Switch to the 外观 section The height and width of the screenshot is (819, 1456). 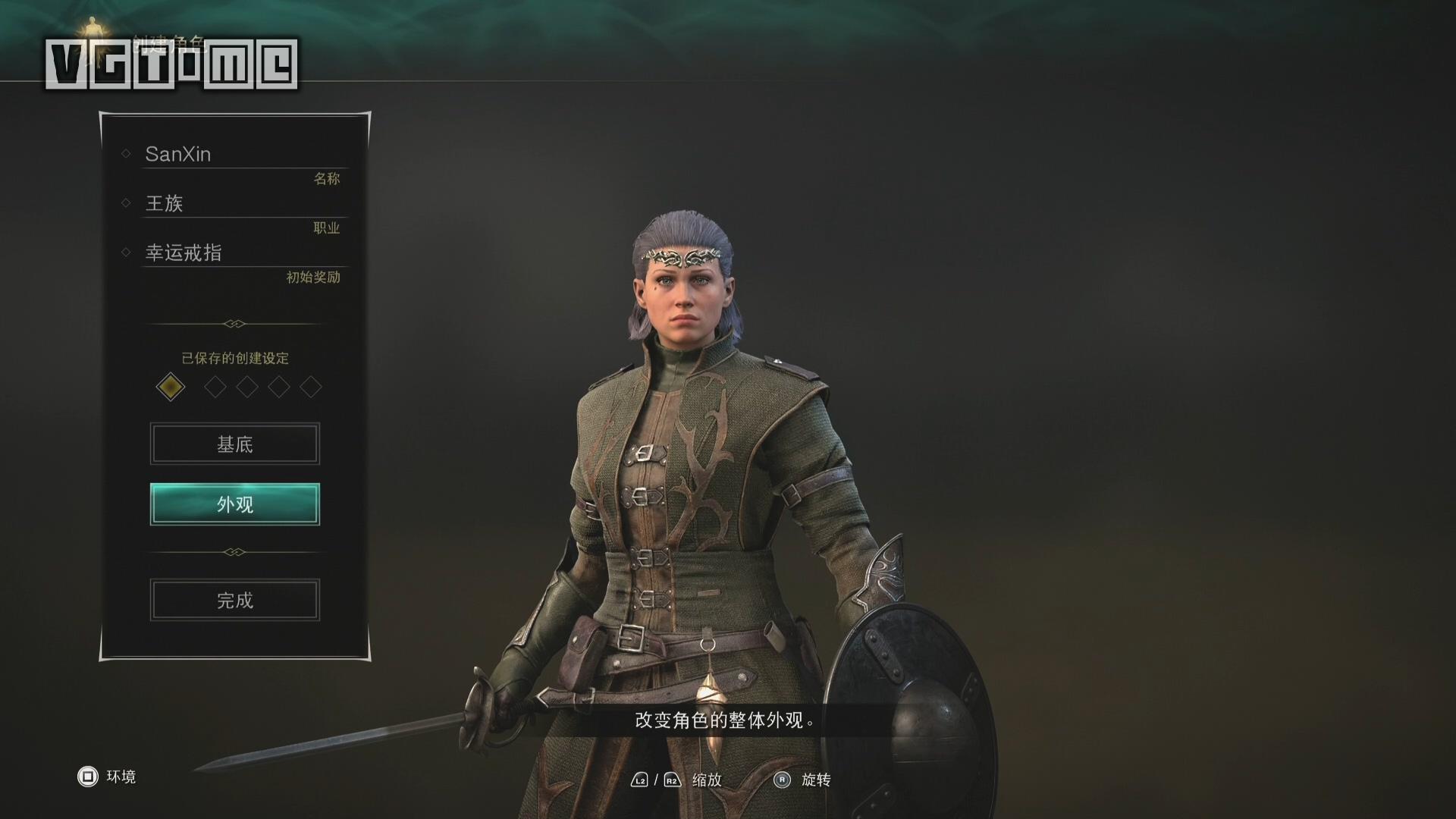click(x=234, y=504)
